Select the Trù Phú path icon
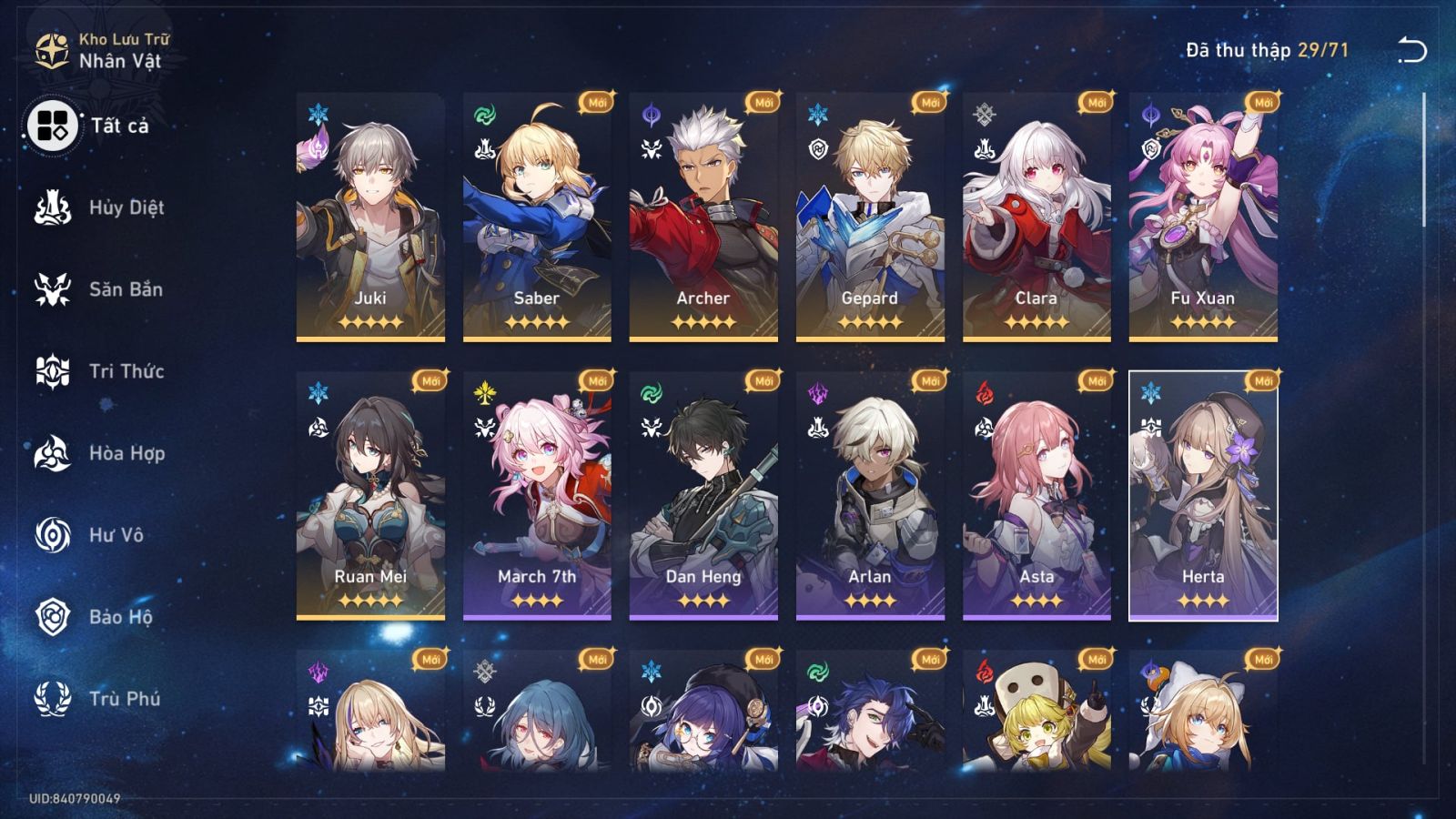This screenshot has height=819, width=1456. click(52, 699)
